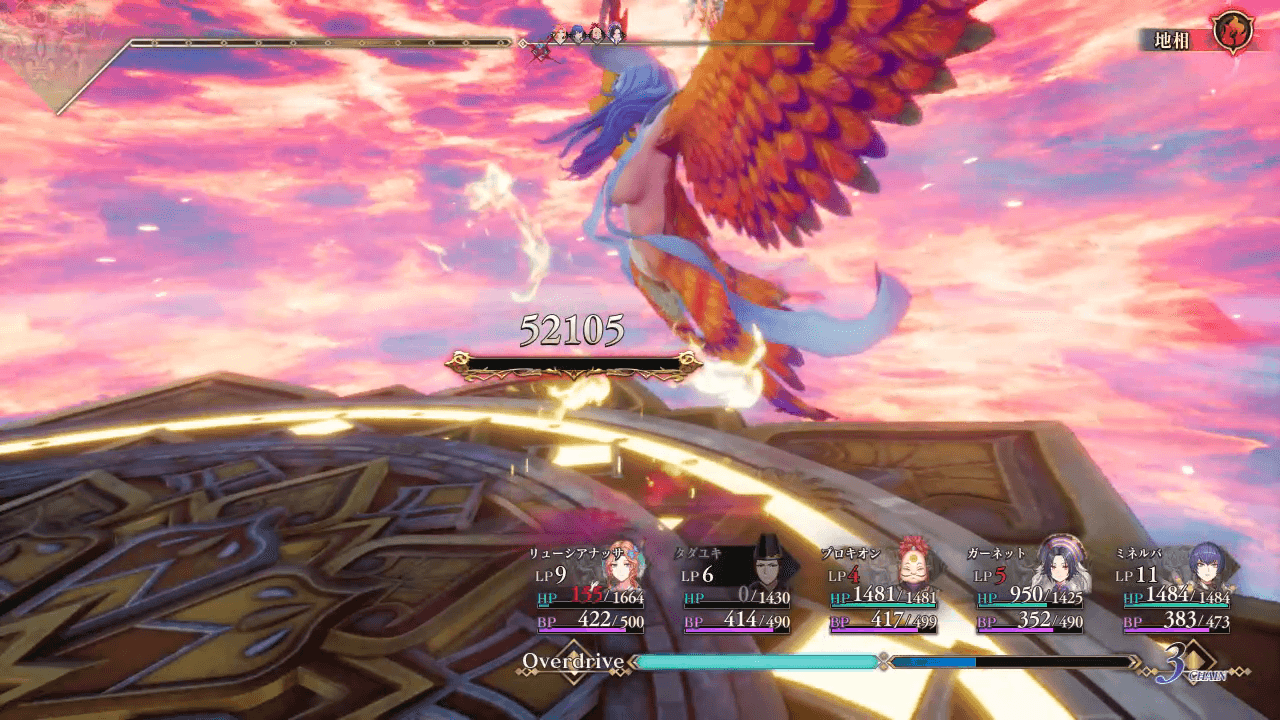The width and height of the screenshot is (1280, 720).
Task: Select タダユキ's party portrait
Action: (765, 568)
